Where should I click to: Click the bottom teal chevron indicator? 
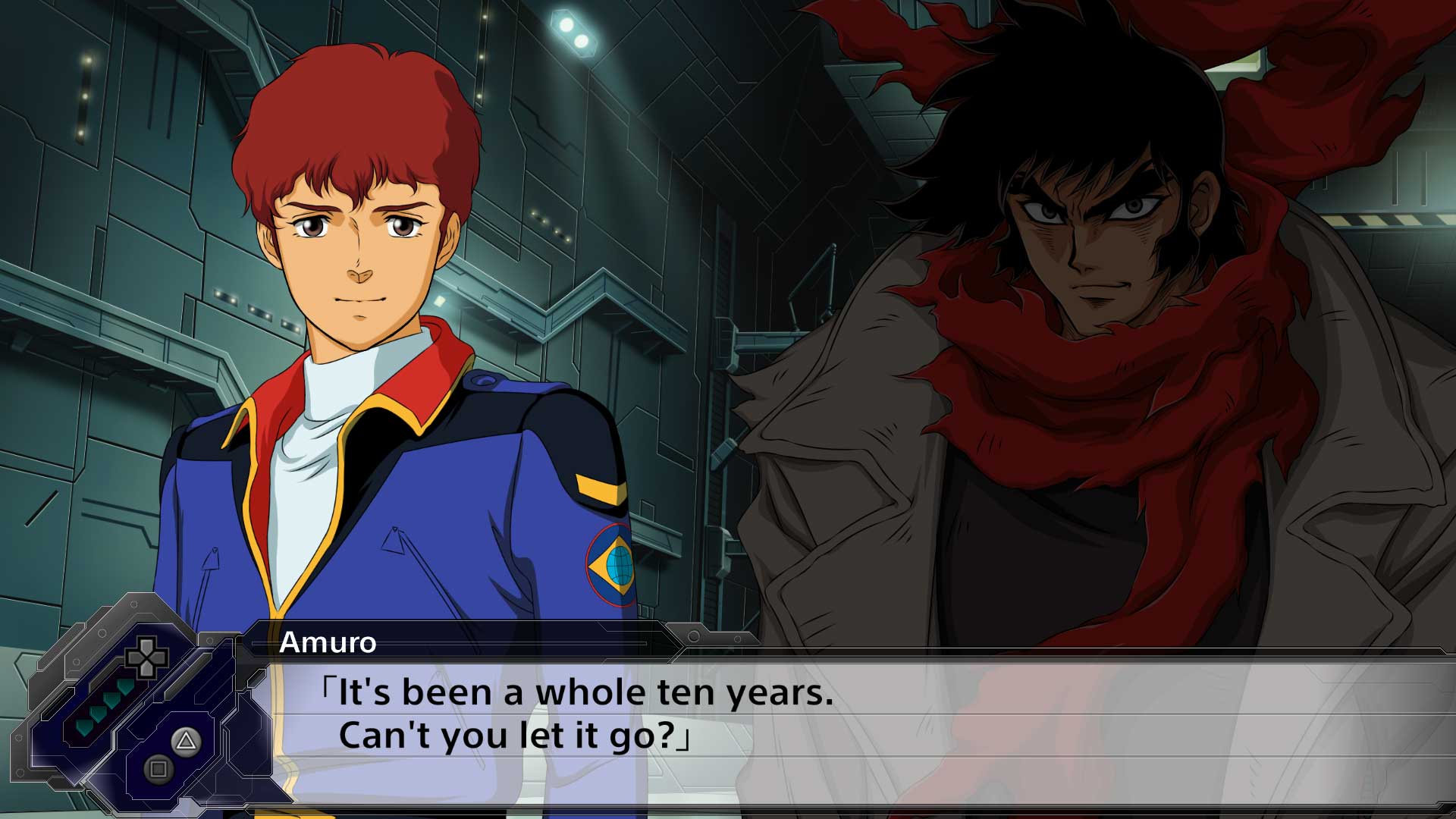tap(83, 726)
